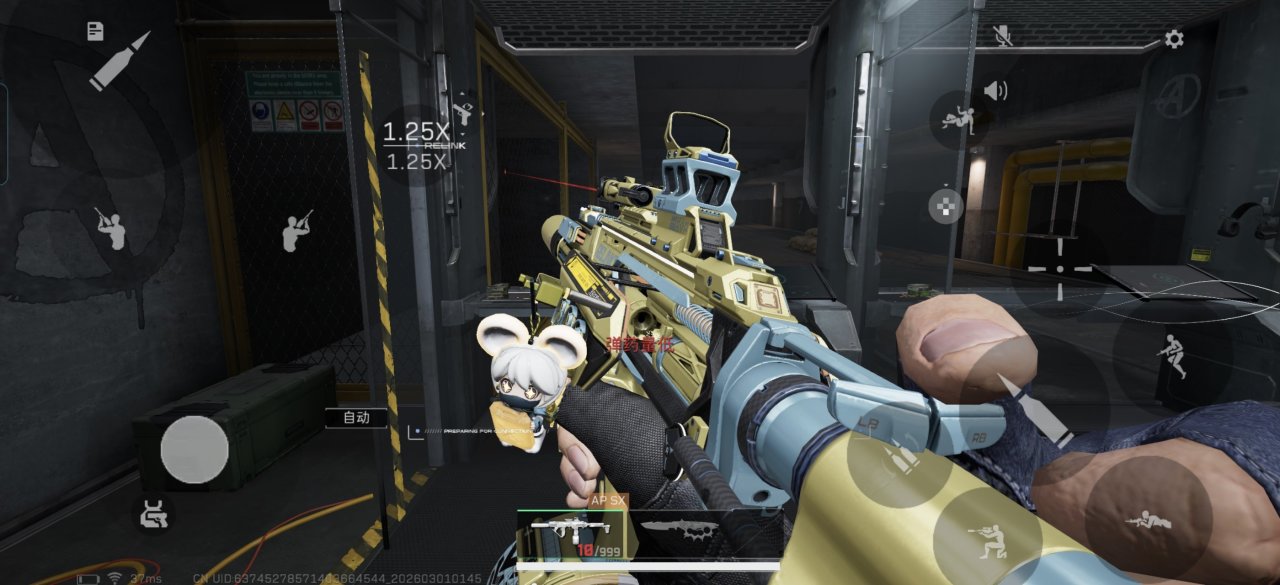
Task: Tap the pistol weapon-swap icon beside the scope
Action: tap(462, 109)
